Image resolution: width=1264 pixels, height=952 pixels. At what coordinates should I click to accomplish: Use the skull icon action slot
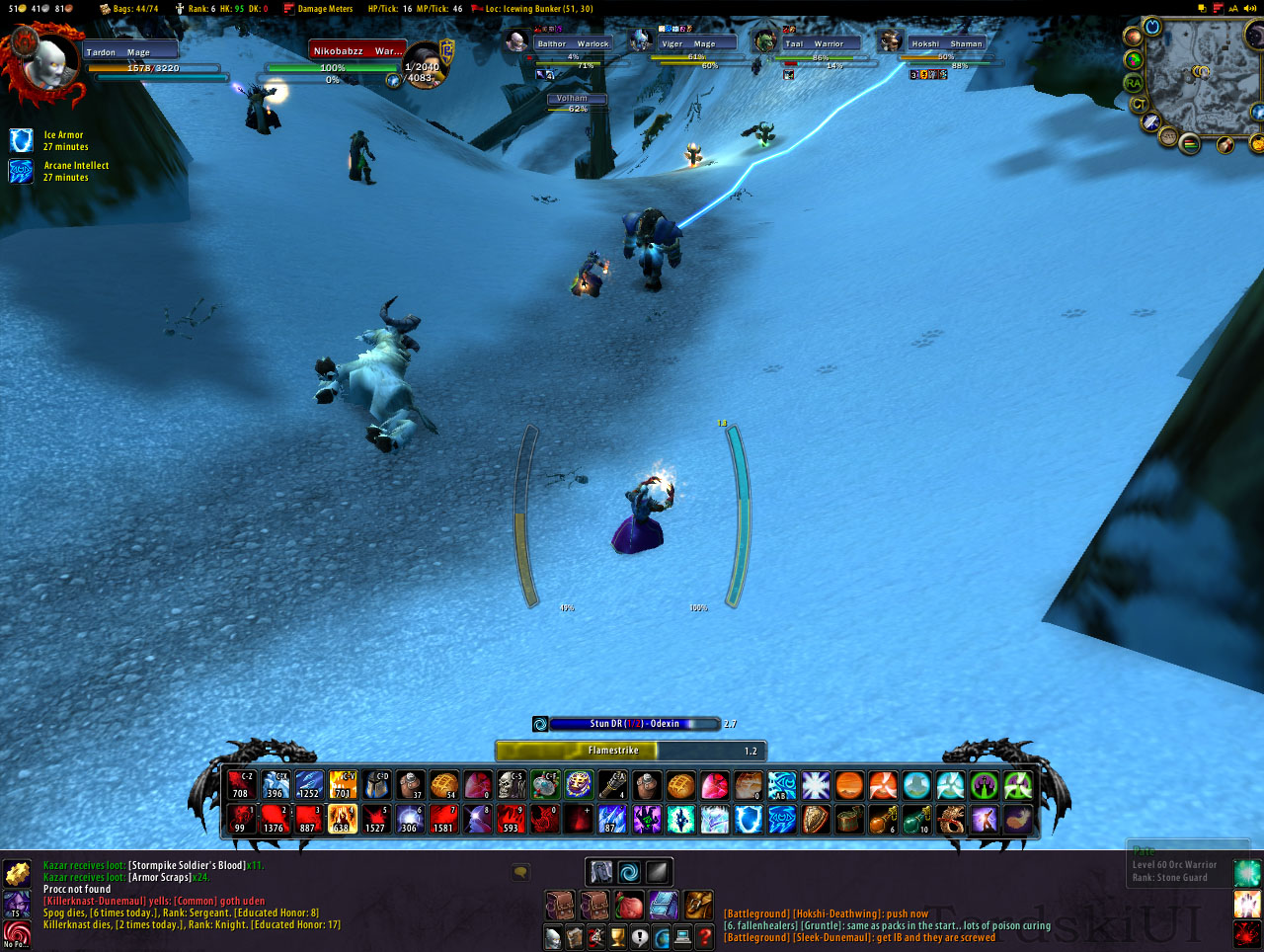click(x=511, y=785)
